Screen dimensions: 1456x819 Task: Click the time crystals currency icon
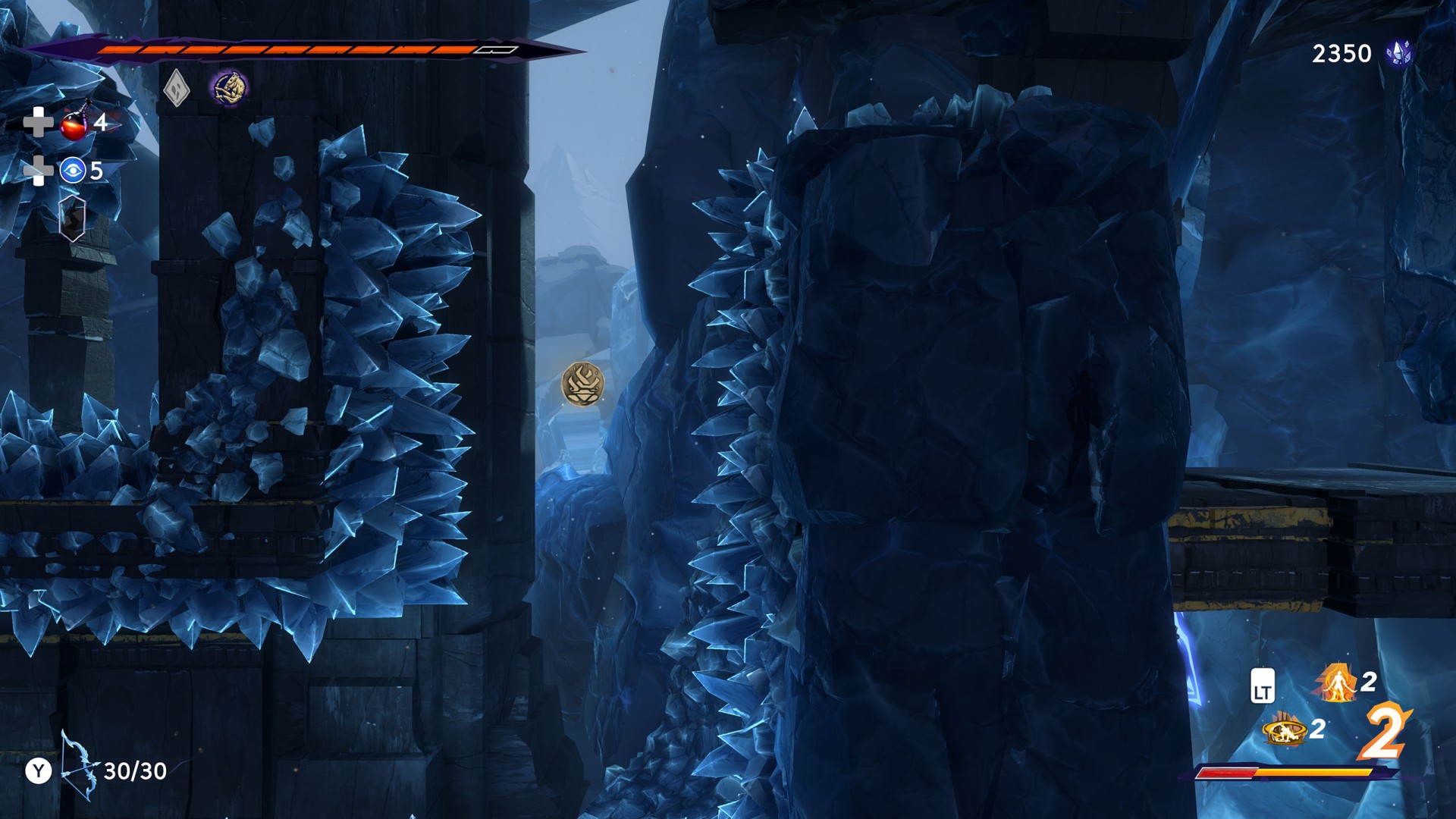[1399, 53]
